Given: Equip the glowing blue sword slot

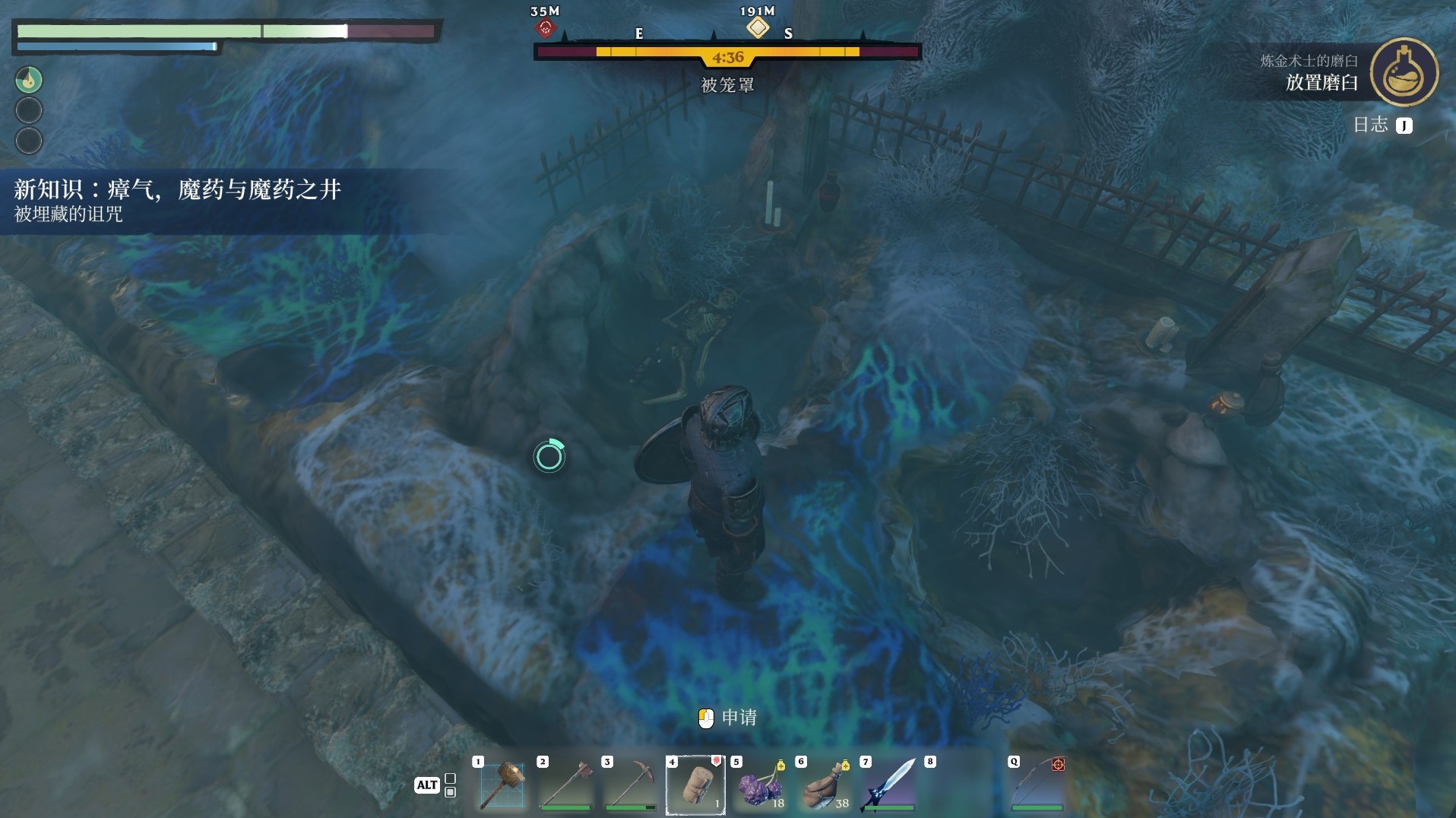Looking at the screenshot, I should (889, 785).
